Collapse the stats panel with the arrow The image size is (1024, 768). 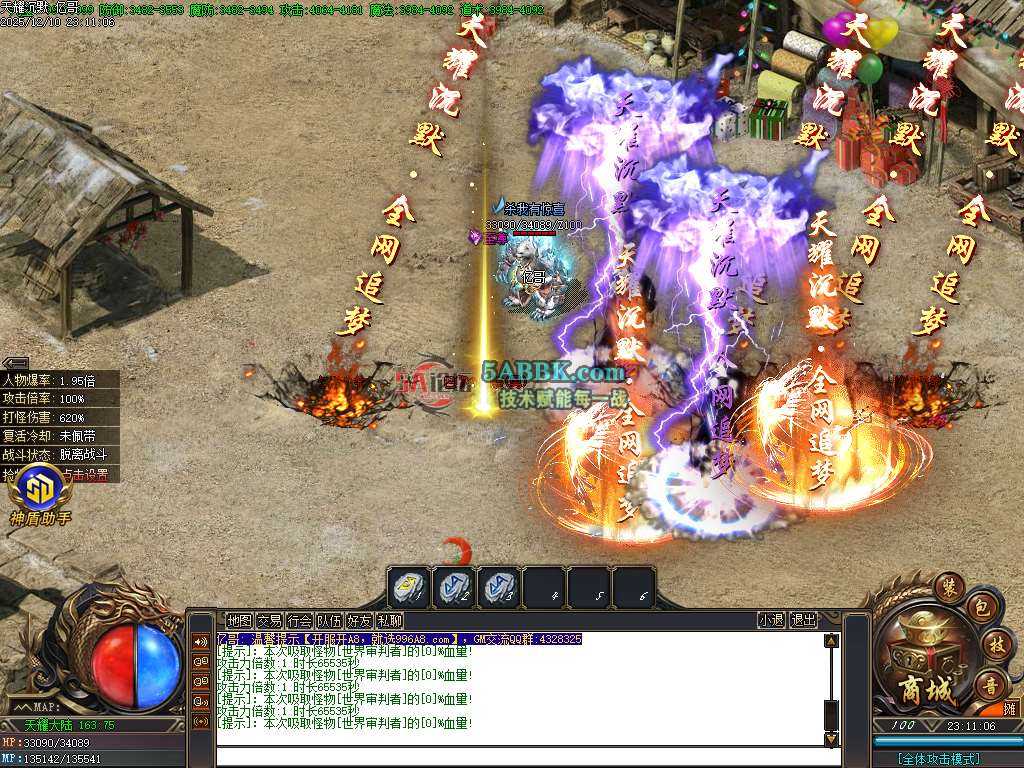(x=15, y=363)
